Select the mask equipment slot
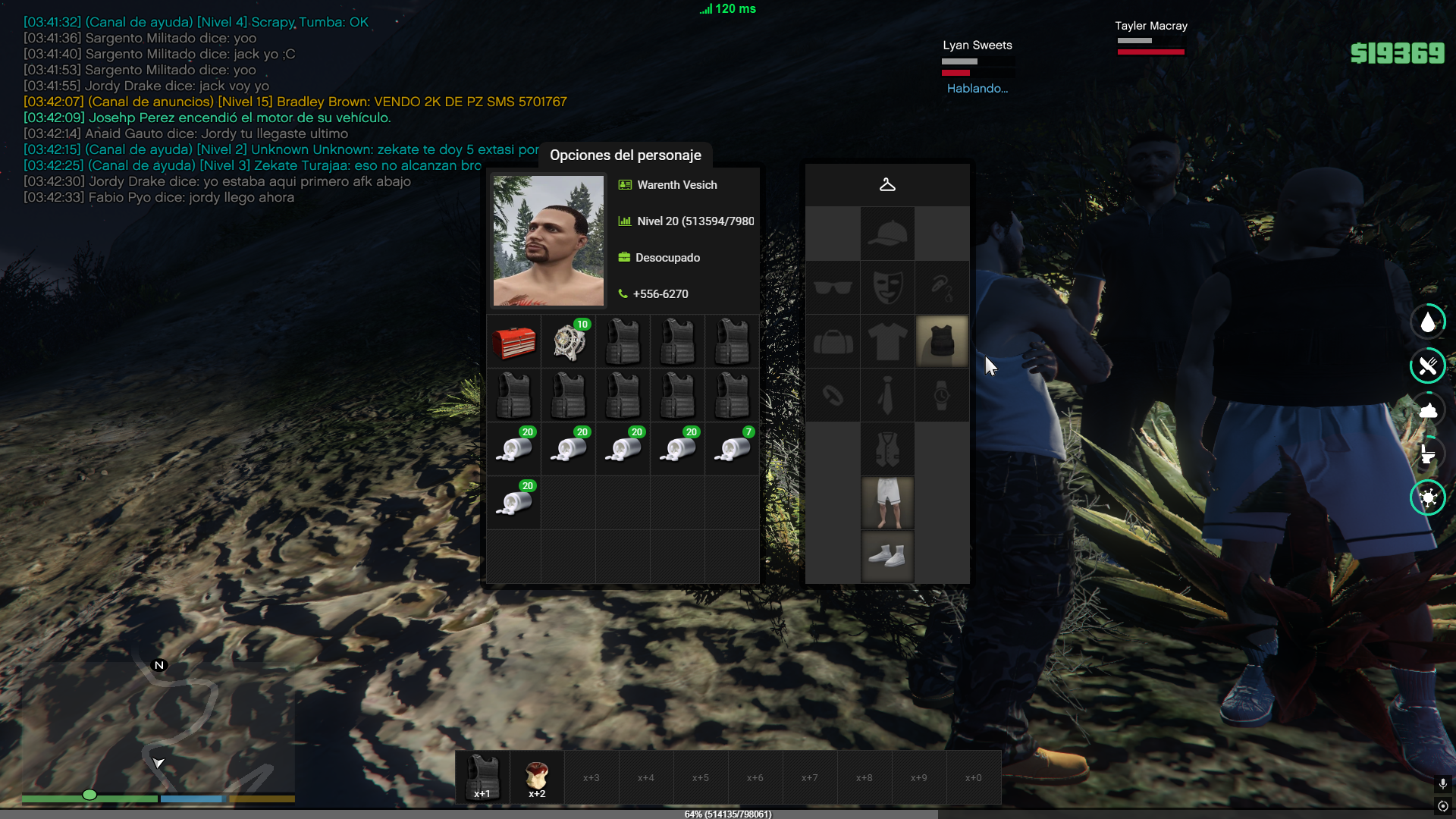Screen dimensions: 1456x819 [x=887, y=288]
